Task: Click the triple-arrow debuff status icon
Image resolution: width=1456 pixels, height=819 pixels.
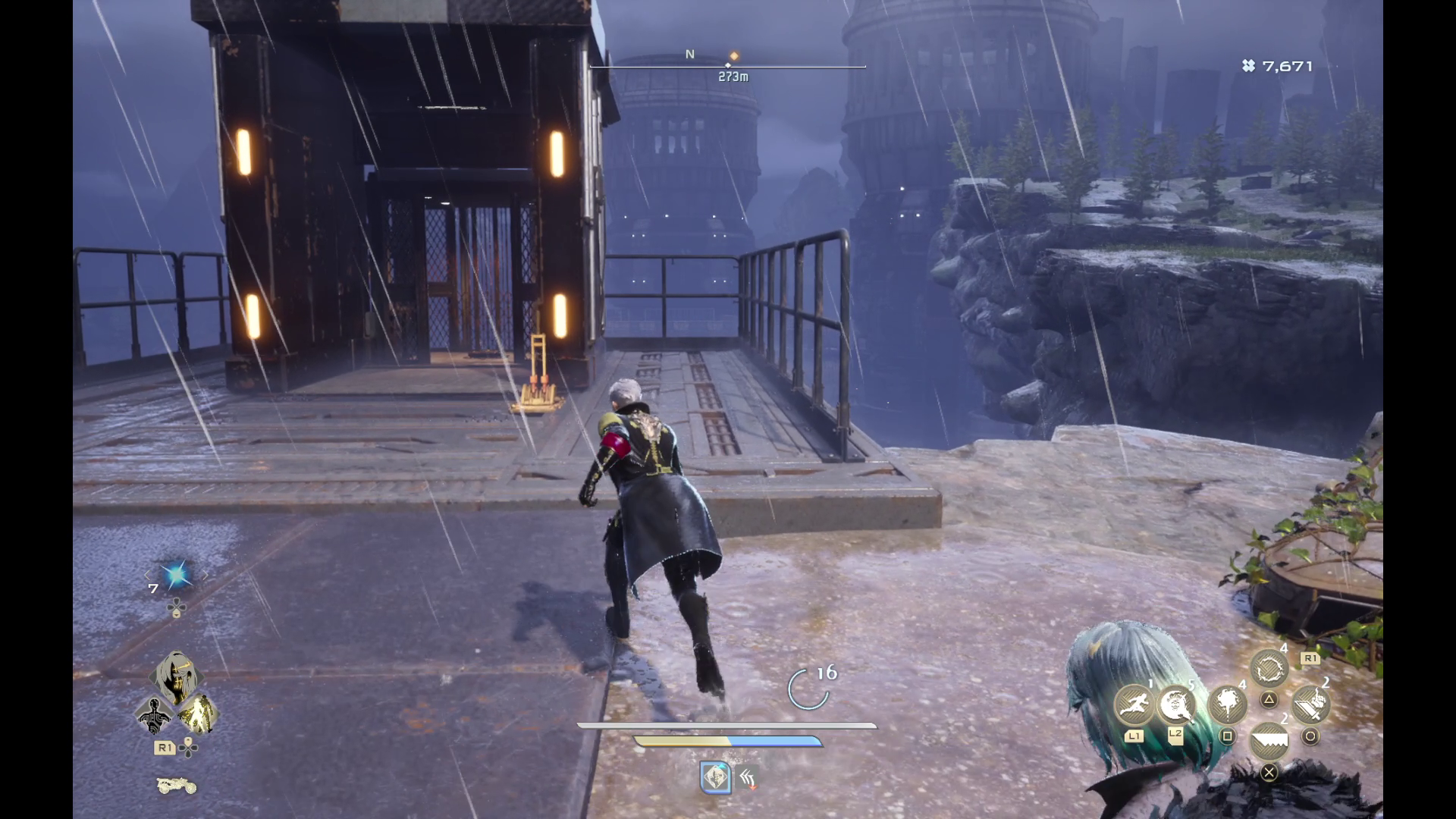Action: [x=747, y=777]
